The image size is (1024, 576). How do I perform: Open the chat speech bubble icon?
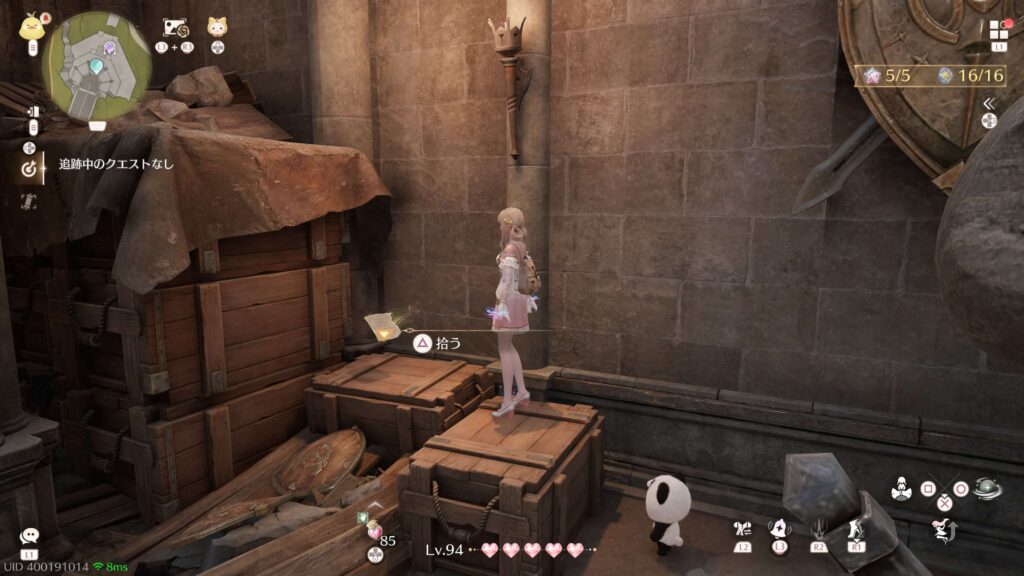coord(29,537)
